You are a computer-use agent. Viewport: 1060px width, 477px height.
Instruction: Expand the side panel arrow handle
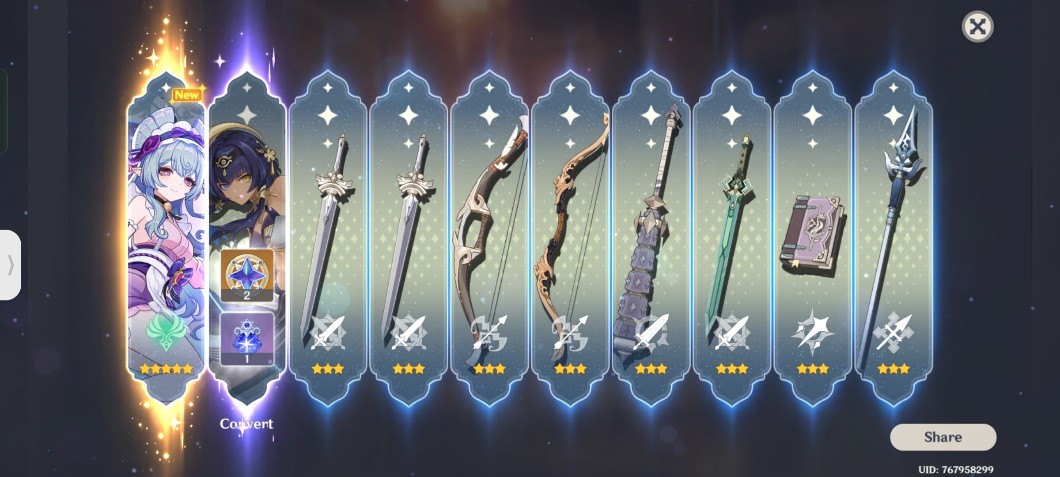point(10,265)
